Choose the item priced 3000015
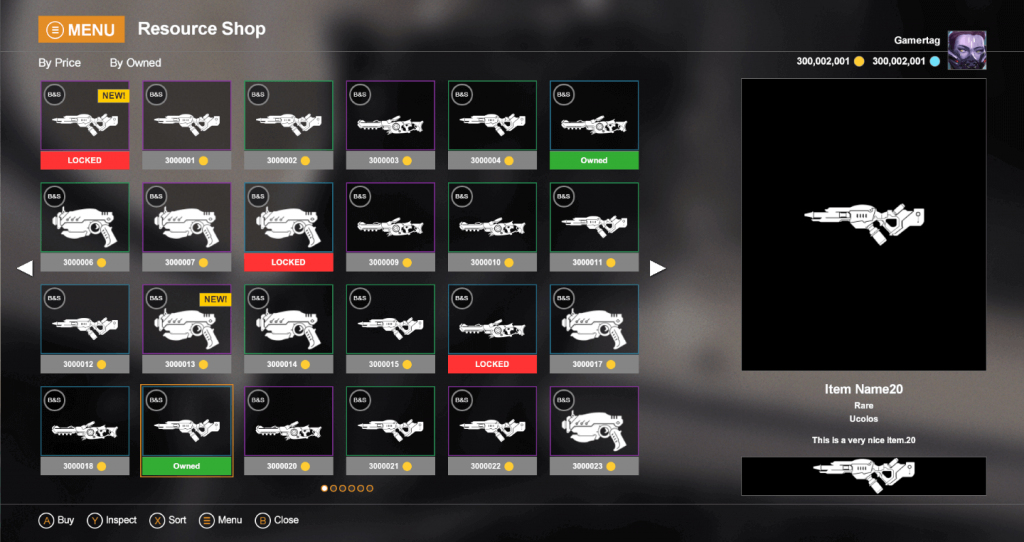The height and width of the screenshot is (542, 1024). [x=390, y=321]
